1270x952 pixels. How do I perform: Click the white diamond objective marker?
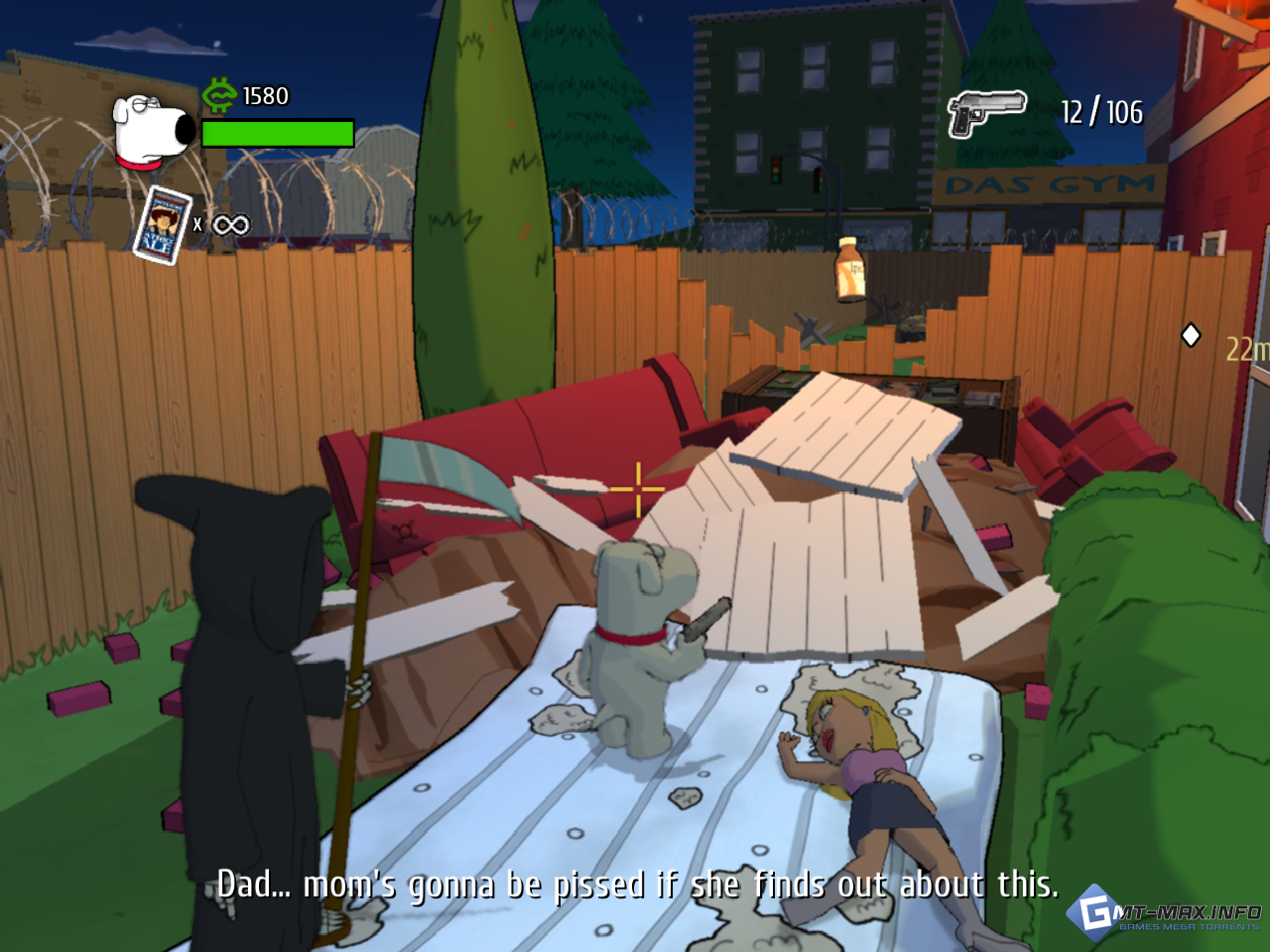[1191, 336]
